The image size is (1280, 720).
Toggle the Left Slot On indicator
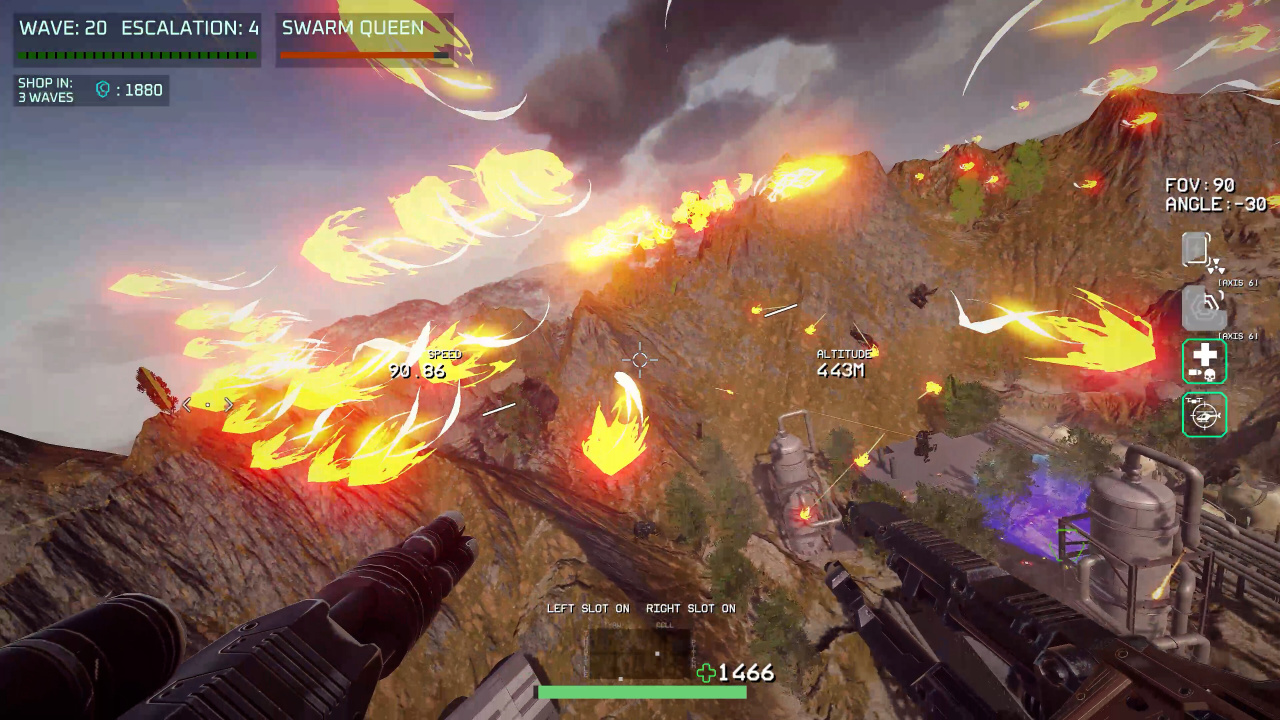click(587, 608)
